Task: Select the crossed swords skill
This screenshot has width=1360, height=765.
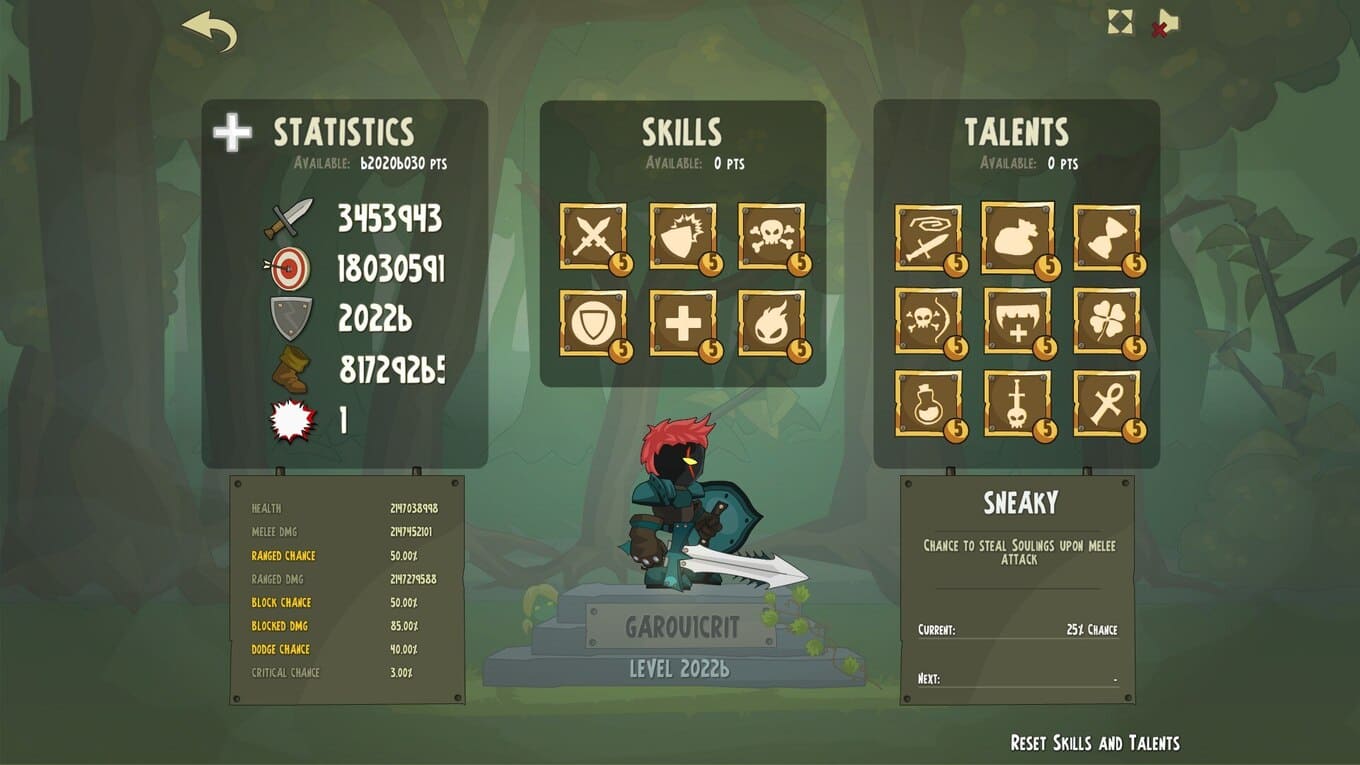Action: coord(593,237)
